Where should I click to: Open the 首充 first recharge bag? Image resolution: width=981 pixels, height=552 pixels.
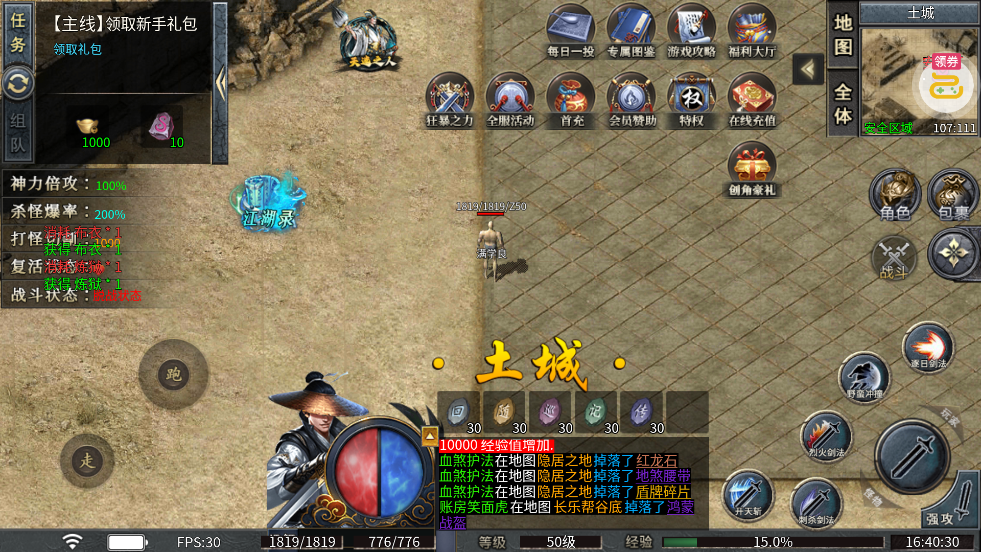click(572, 98)
